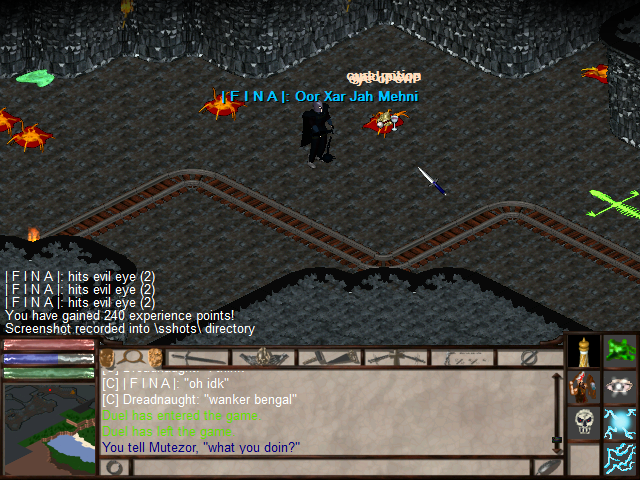Cast the glowing white eye spell

coord(621,387)
